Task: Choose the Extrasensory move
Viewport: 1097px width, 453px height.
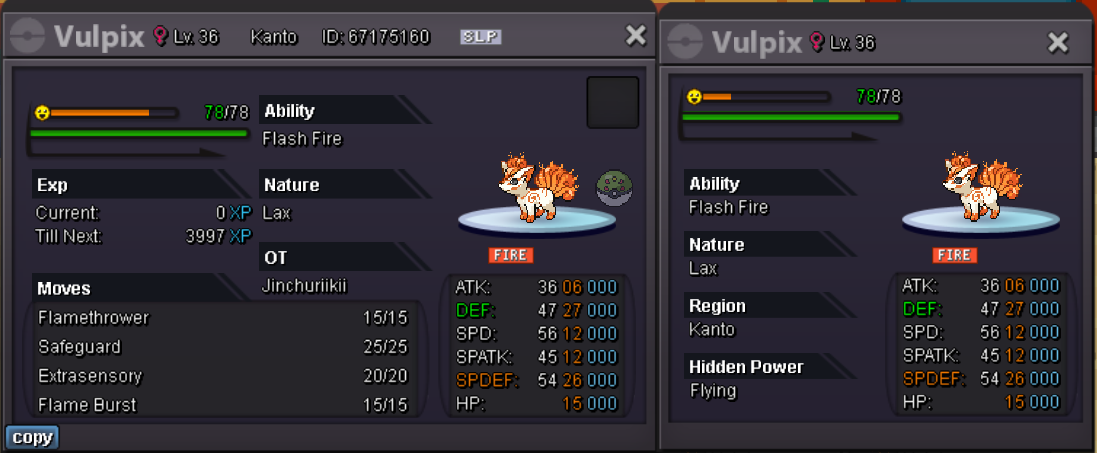Action: [x=222, y=376]
